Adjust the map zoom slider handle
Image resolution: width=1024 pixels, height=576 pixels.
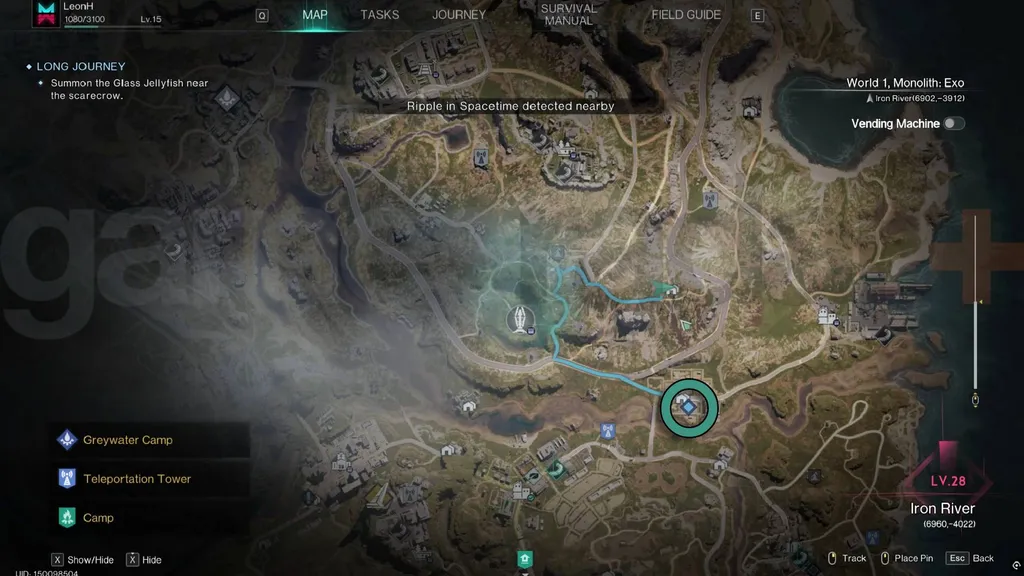(x=976, y=400)
